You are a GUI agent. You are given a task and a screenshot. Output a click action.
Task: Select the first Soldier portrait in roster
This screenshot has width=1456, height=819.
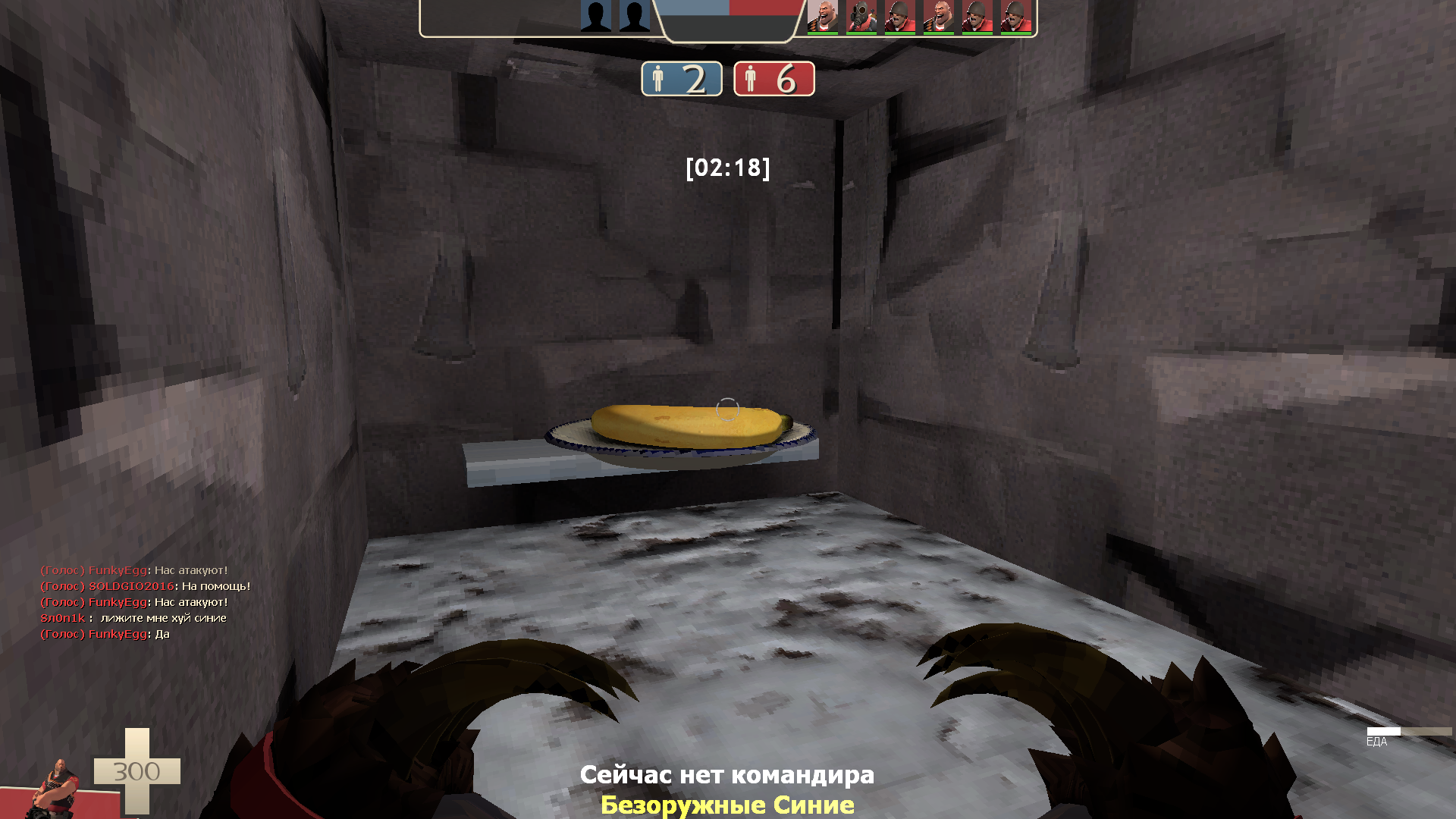coord(902,17)
